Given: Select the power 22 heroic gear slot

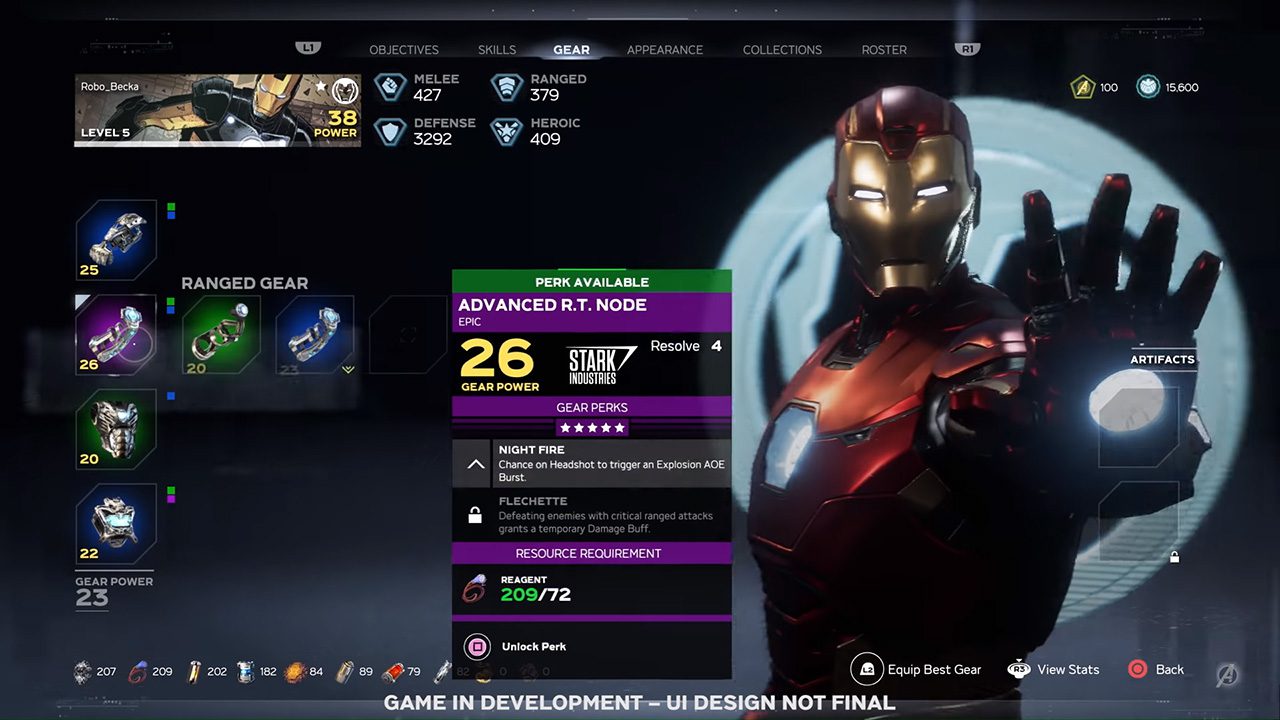Looking at the screenshot, I should [116, 523].
